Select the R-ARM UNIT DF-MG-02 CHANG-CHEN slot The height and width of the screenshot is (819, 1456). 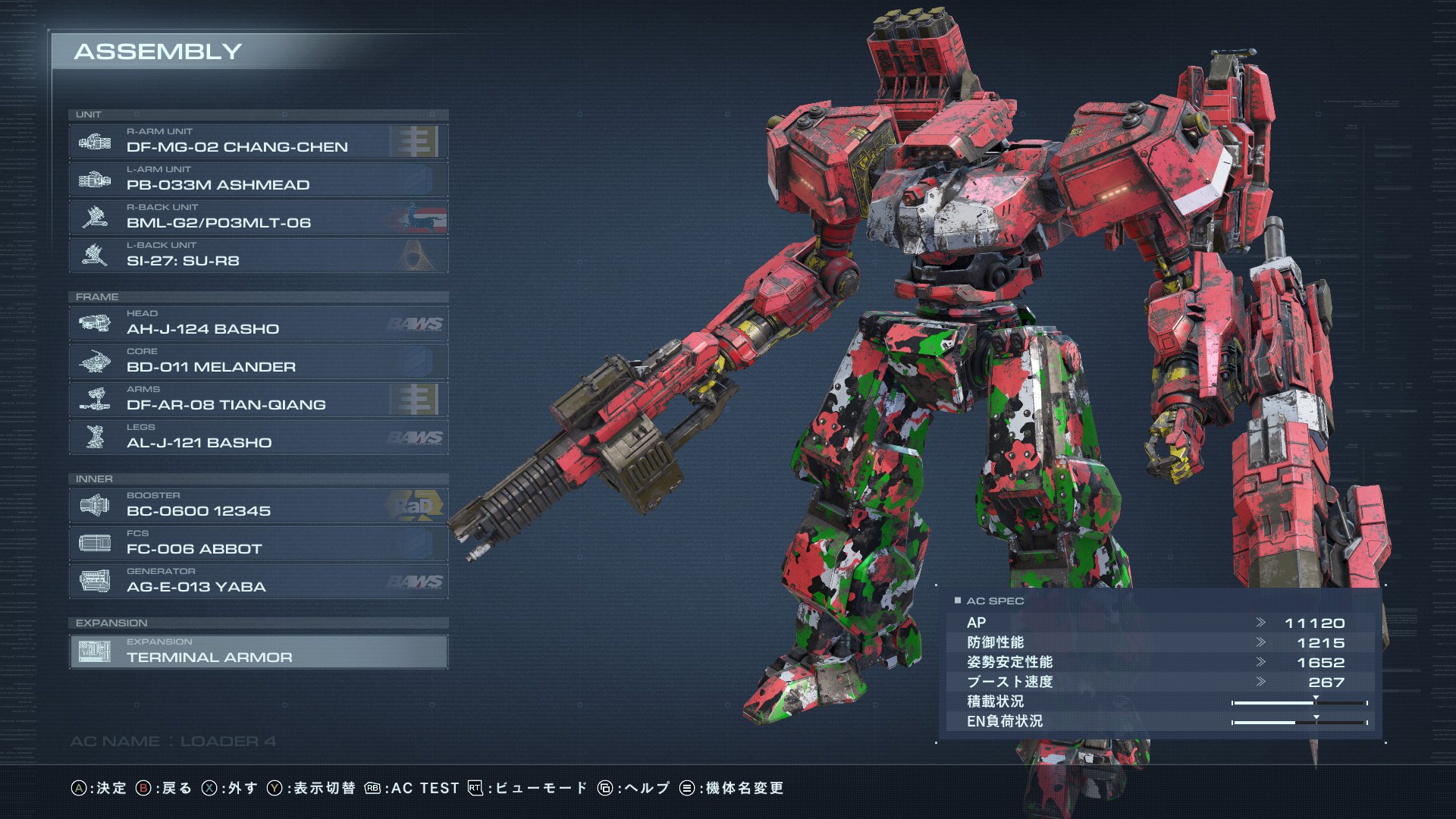click(x=258, y=141)
